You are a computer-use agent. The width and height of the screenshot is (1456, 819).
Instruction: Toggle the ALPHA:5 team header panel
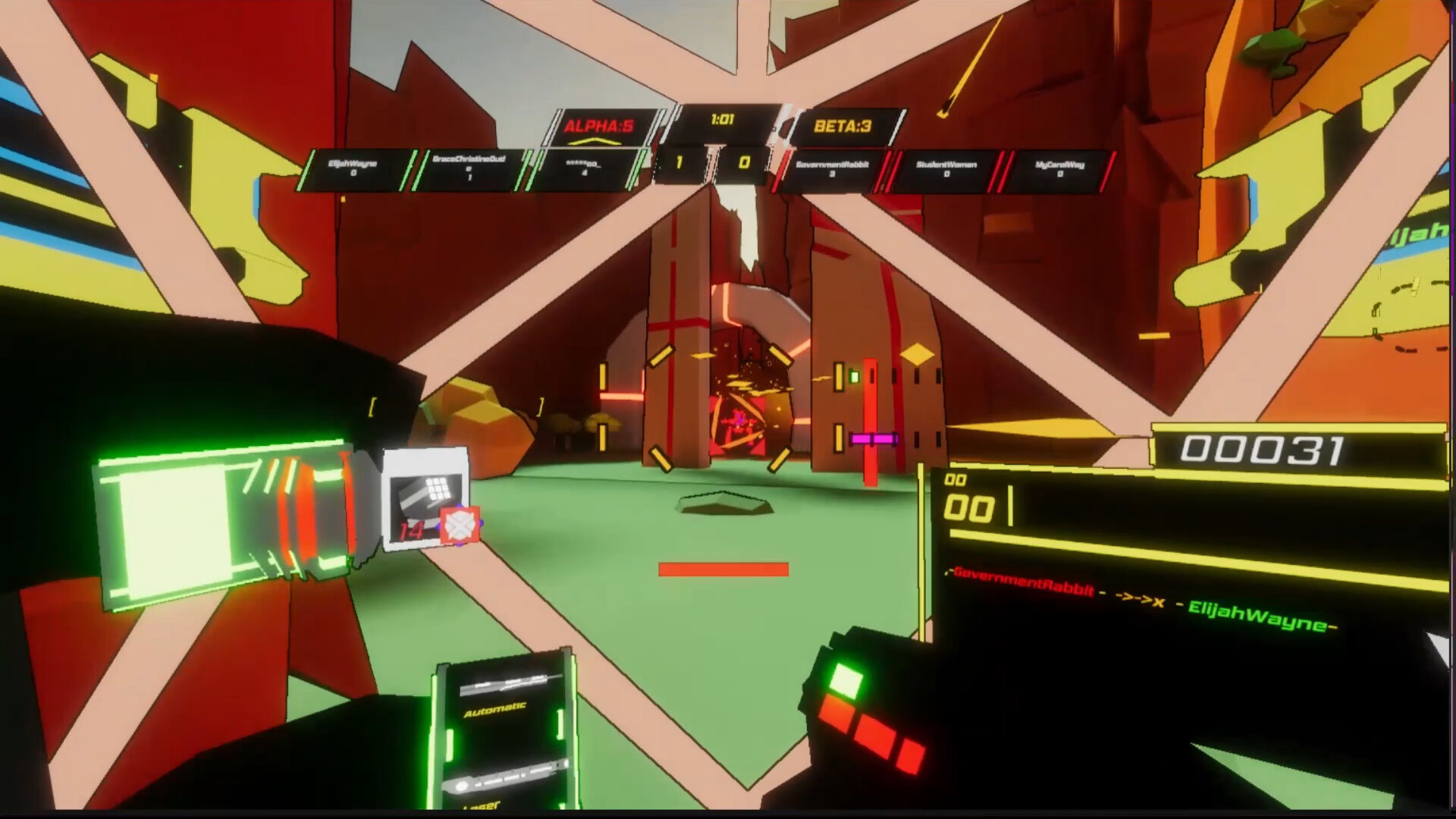point(599,125)
